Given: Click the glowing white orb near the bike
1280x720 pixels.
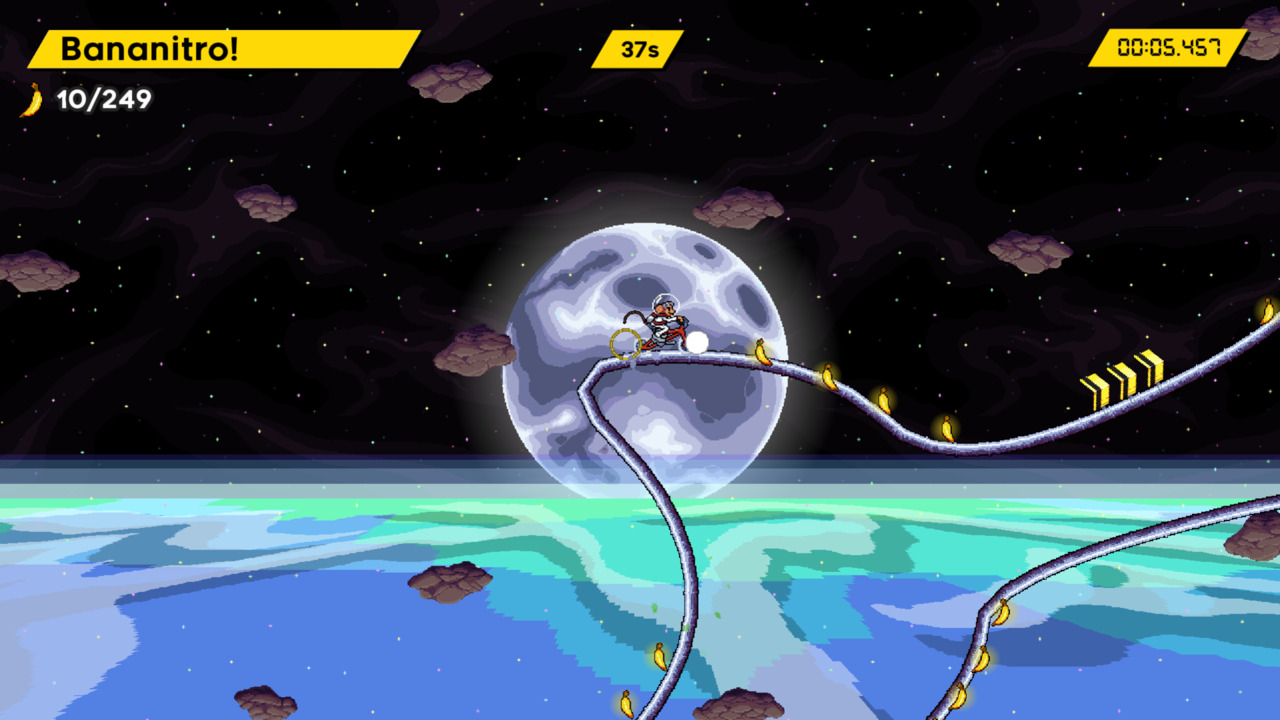Looking at the screenshot, I should coord(697,344).
